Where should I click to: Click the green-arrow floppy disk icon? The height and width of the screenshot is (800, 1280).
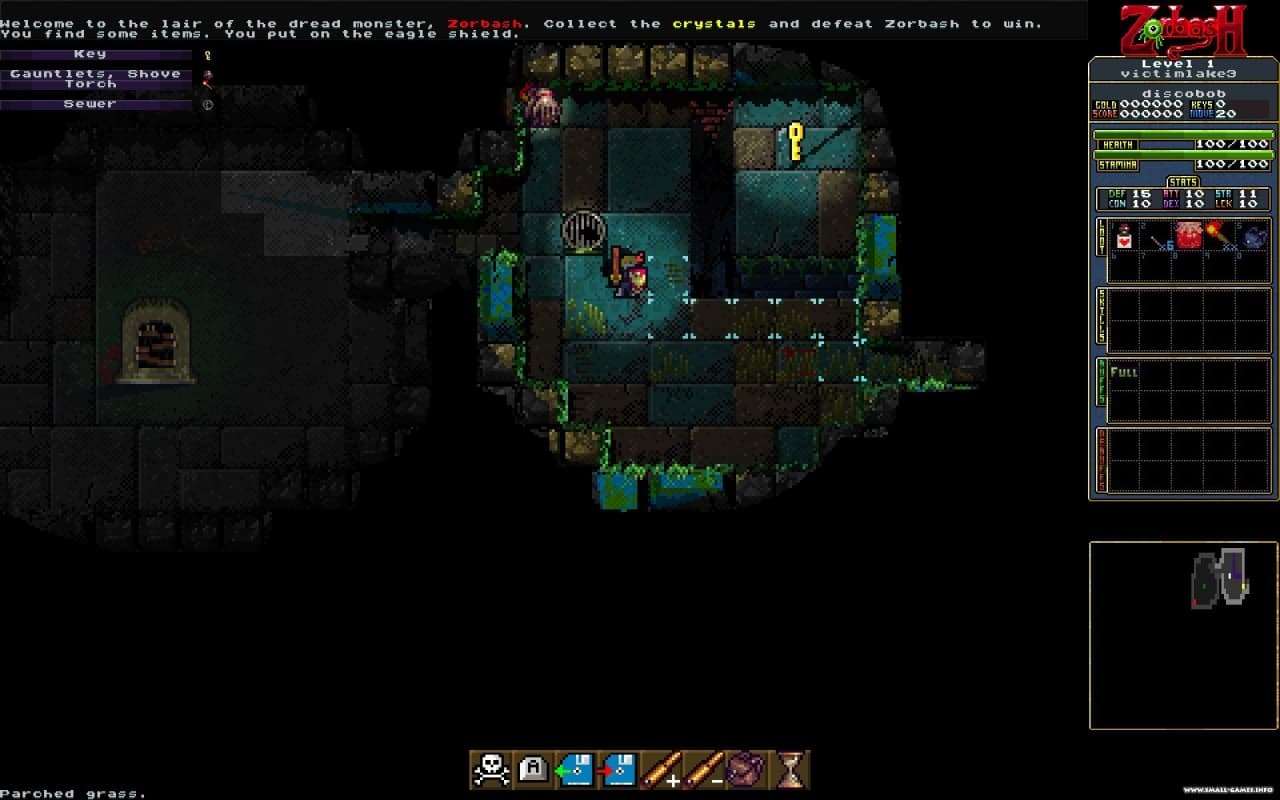click(576, 769)
